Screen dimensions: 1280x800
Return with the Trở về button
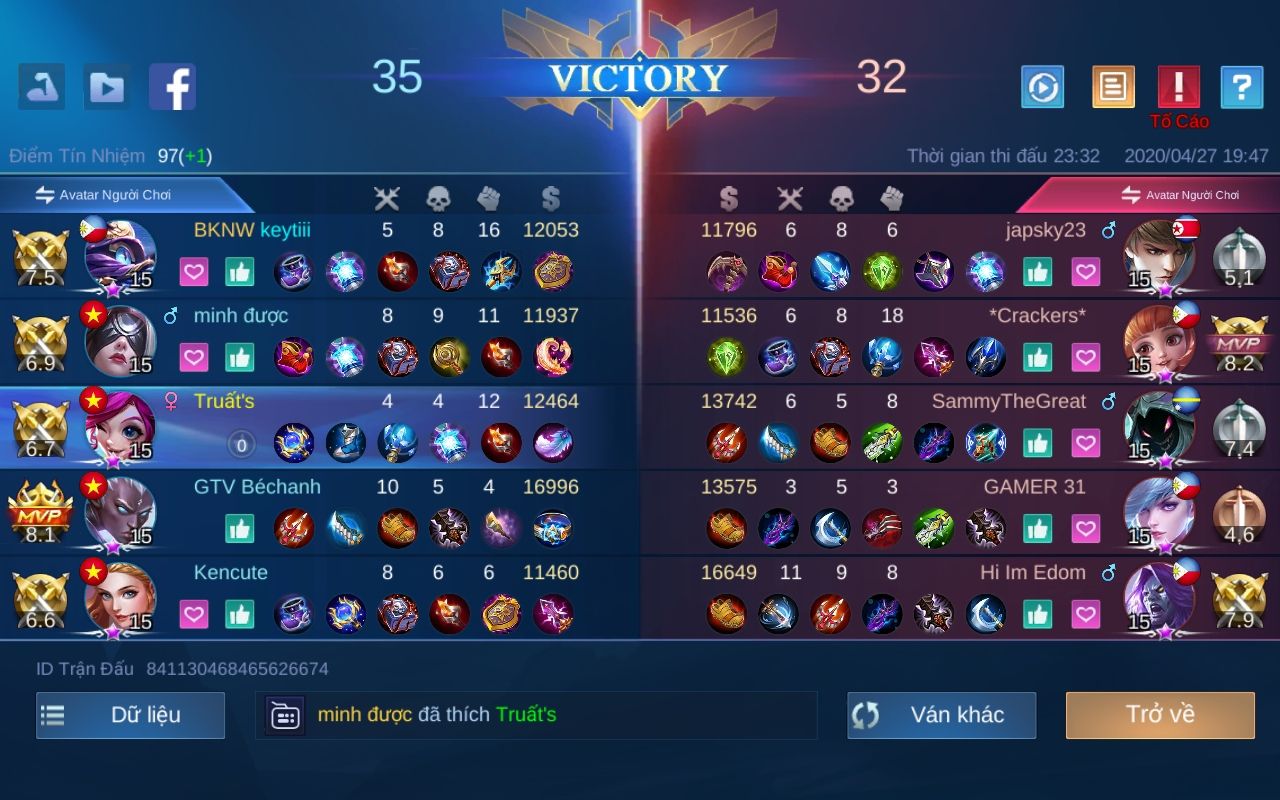click(1160, 715)
